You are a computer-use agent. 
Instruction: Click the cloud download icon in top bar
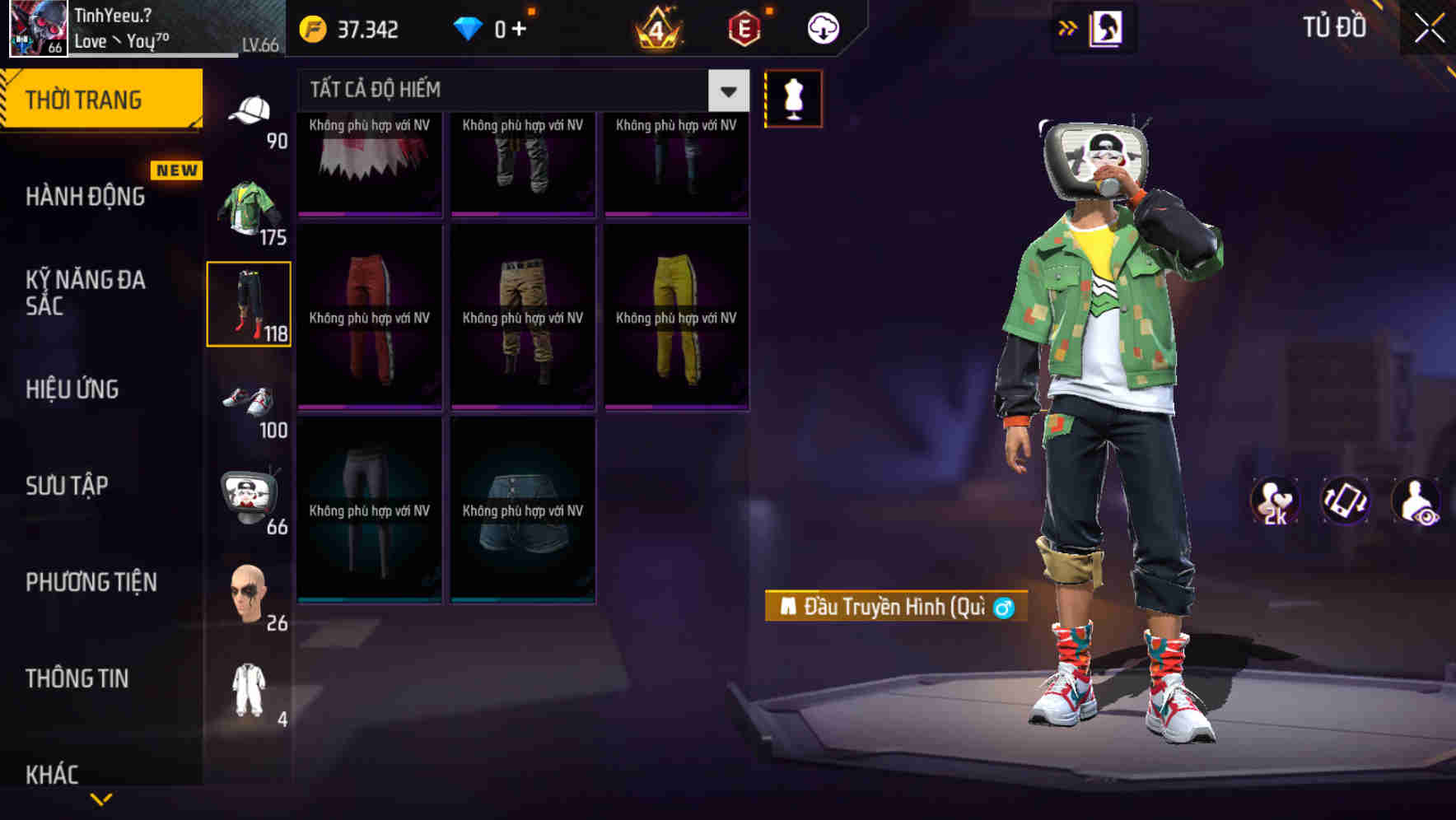click(x=823, y=27)
